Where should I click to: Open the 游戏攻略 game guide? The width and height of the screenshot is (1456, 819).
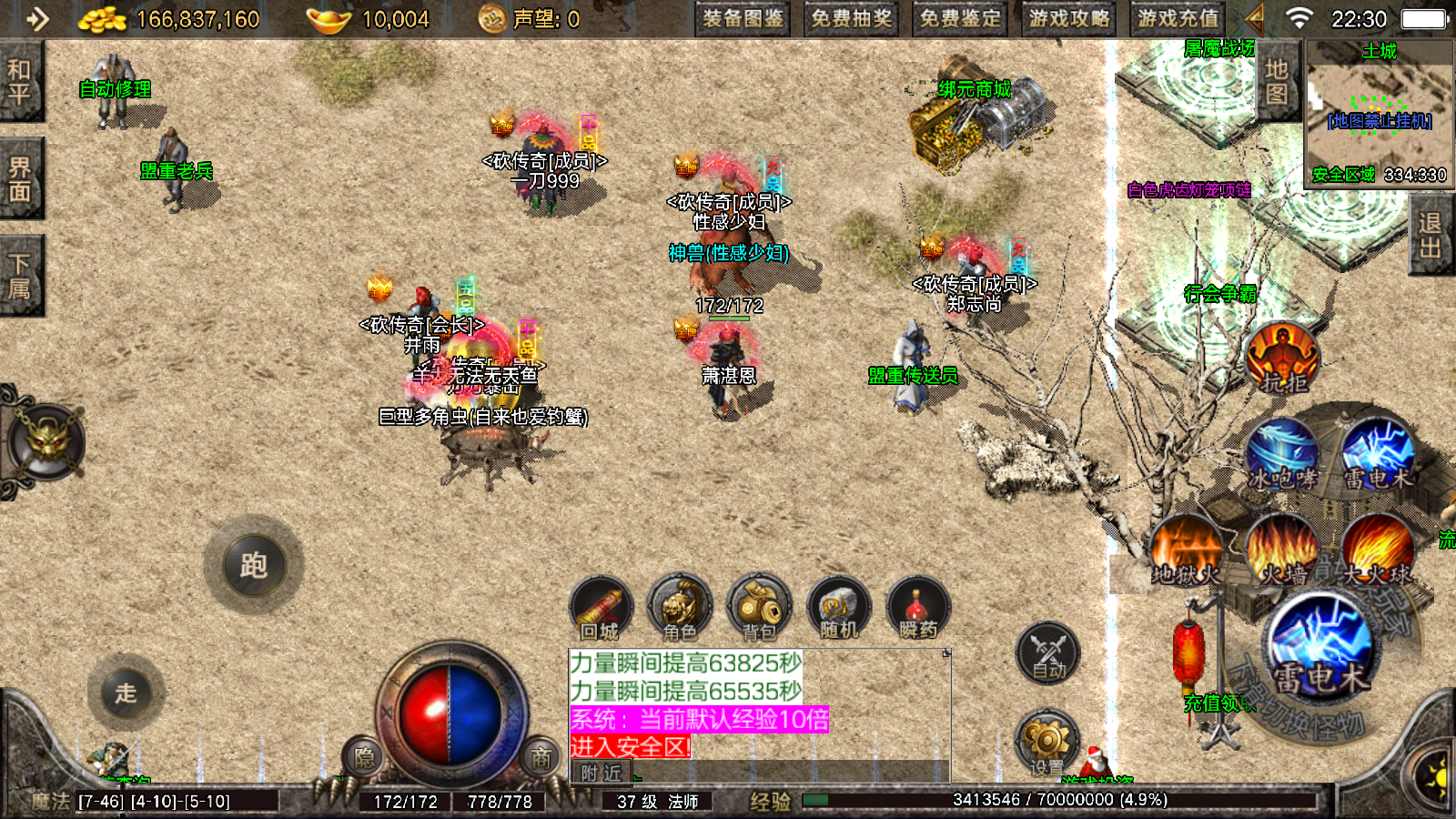tap(1069, 19)
